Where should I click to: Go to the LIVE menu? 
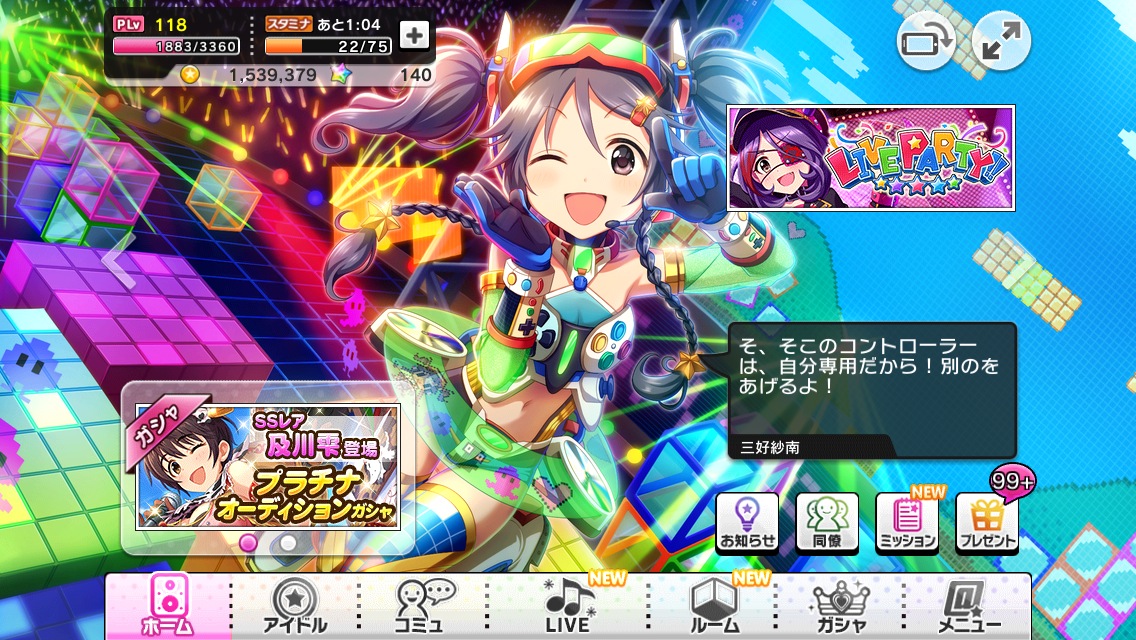tap(569, 606)
